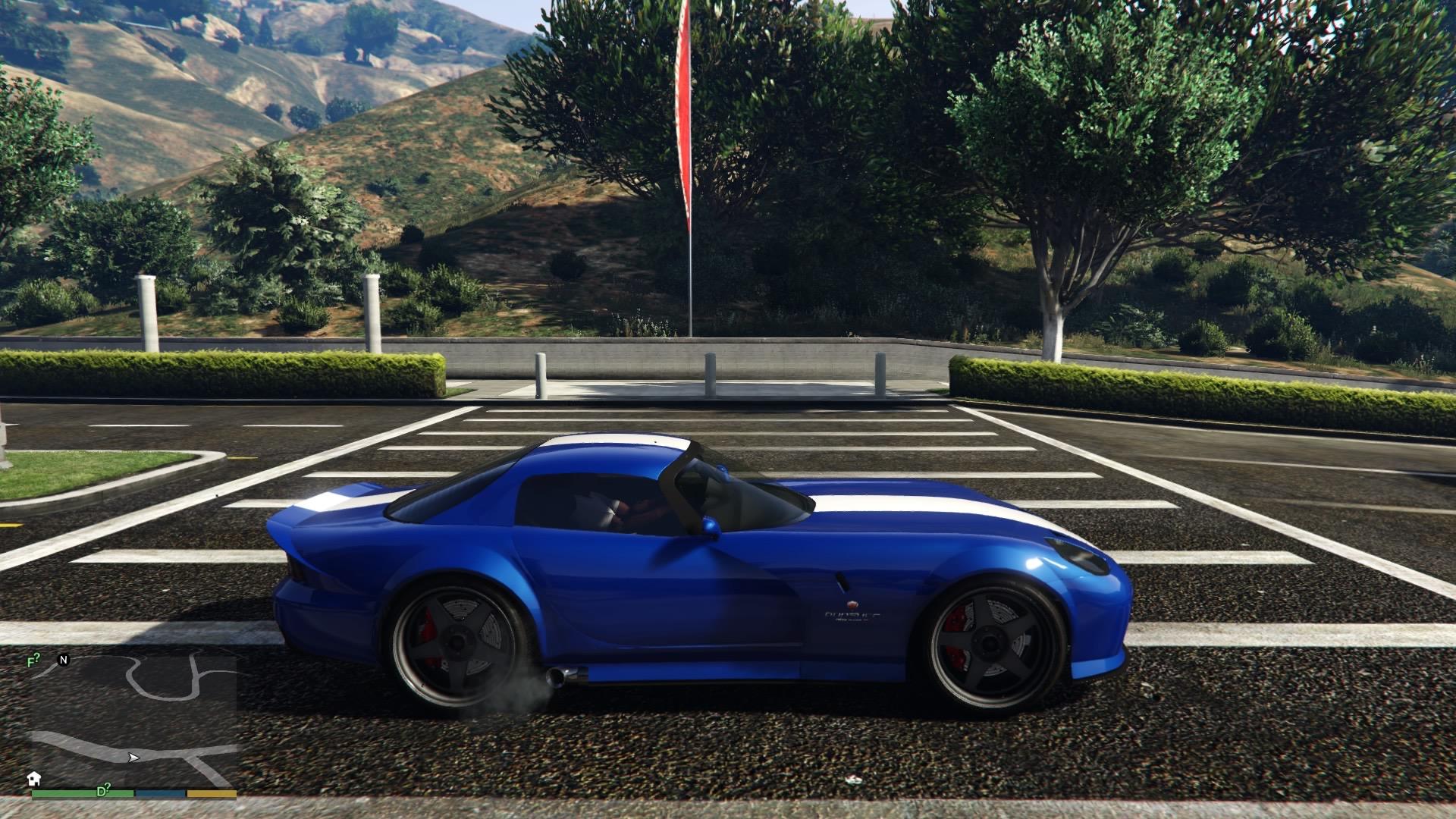Click the white player arrow on the minimap
Screen dimensions: 1456x819
(x=133, y=757)
